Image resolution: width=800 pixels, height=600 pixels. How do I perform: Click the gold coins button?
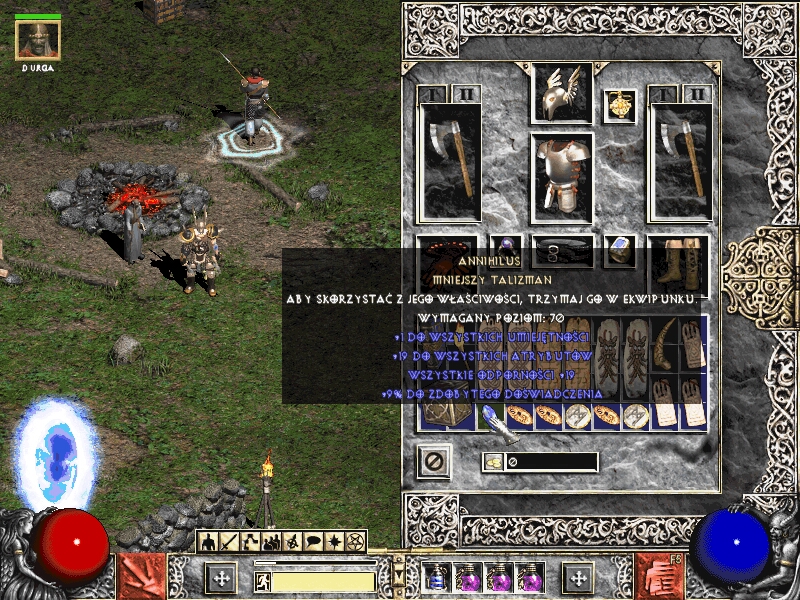[493, 462]
